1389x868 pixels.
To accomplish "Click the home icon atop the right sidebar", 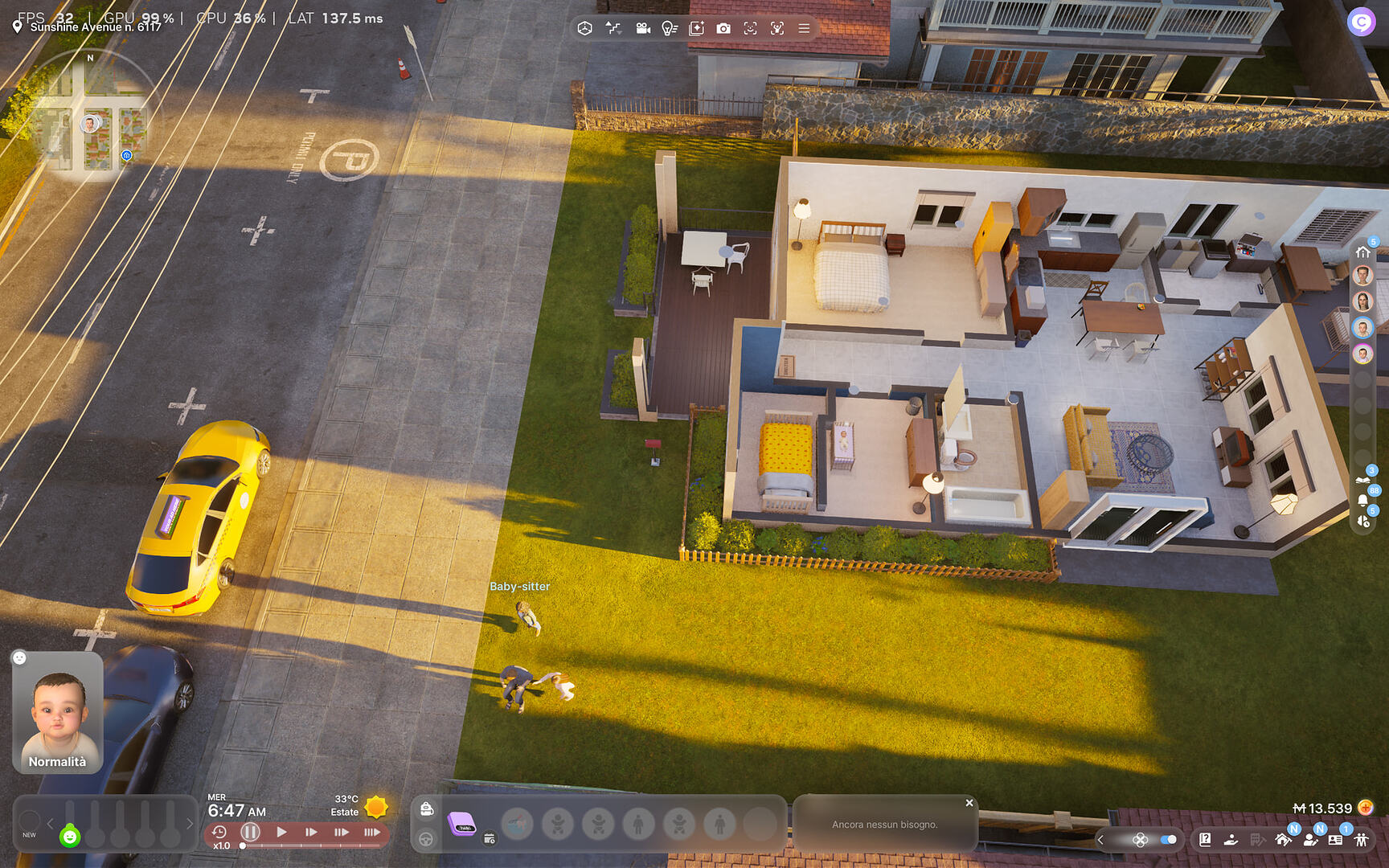I will (x=1364, y=252).
